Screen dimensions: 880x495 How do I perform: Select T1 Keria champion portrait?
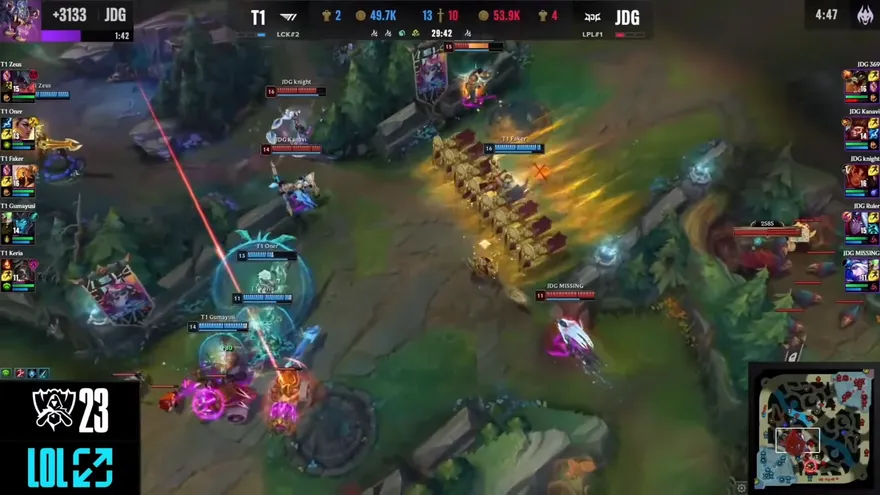coord(22,271)
